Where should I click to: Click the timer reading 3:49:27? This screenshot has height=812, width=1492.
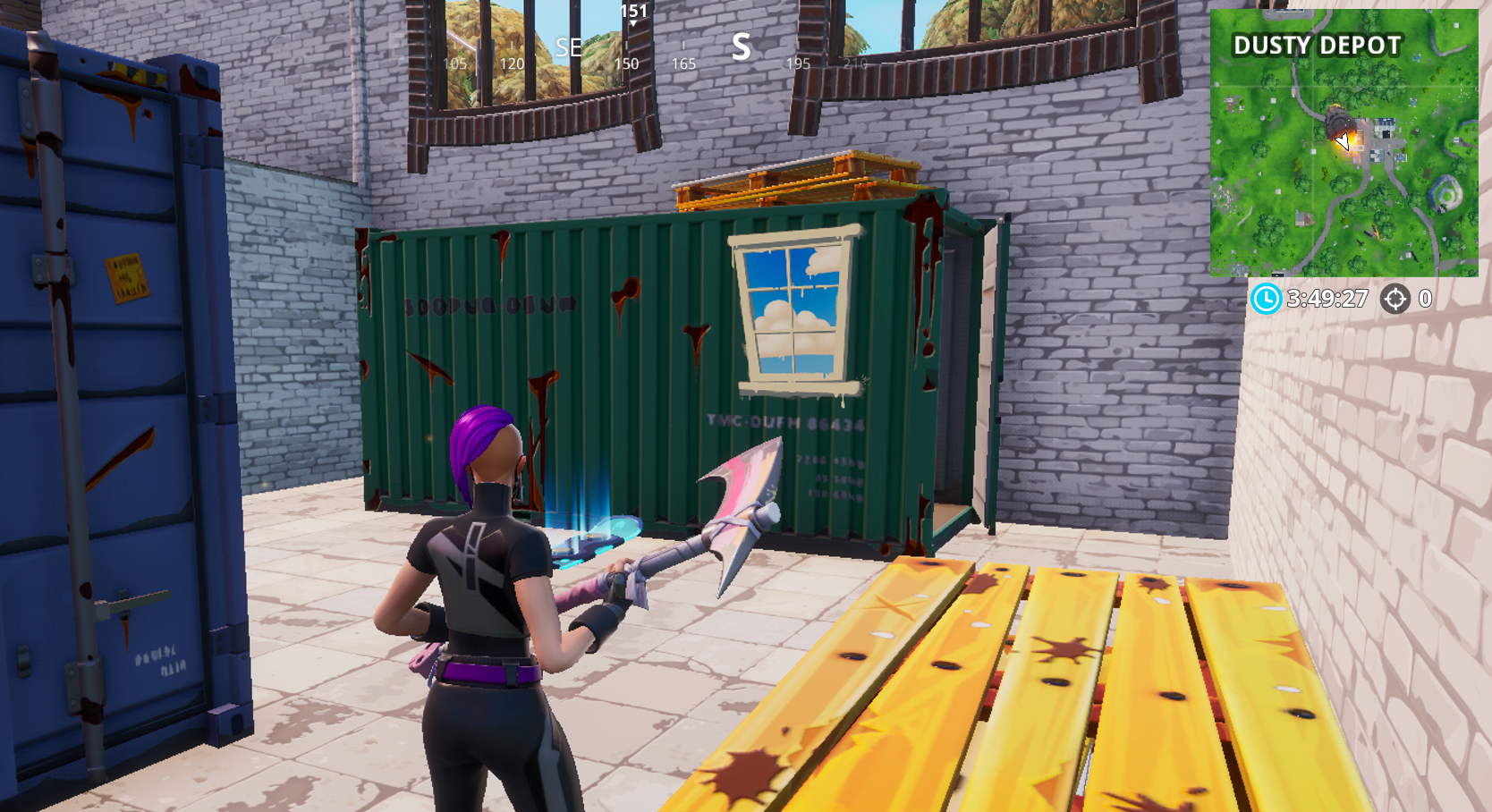pyautogui.click(x=1328, y=298)
